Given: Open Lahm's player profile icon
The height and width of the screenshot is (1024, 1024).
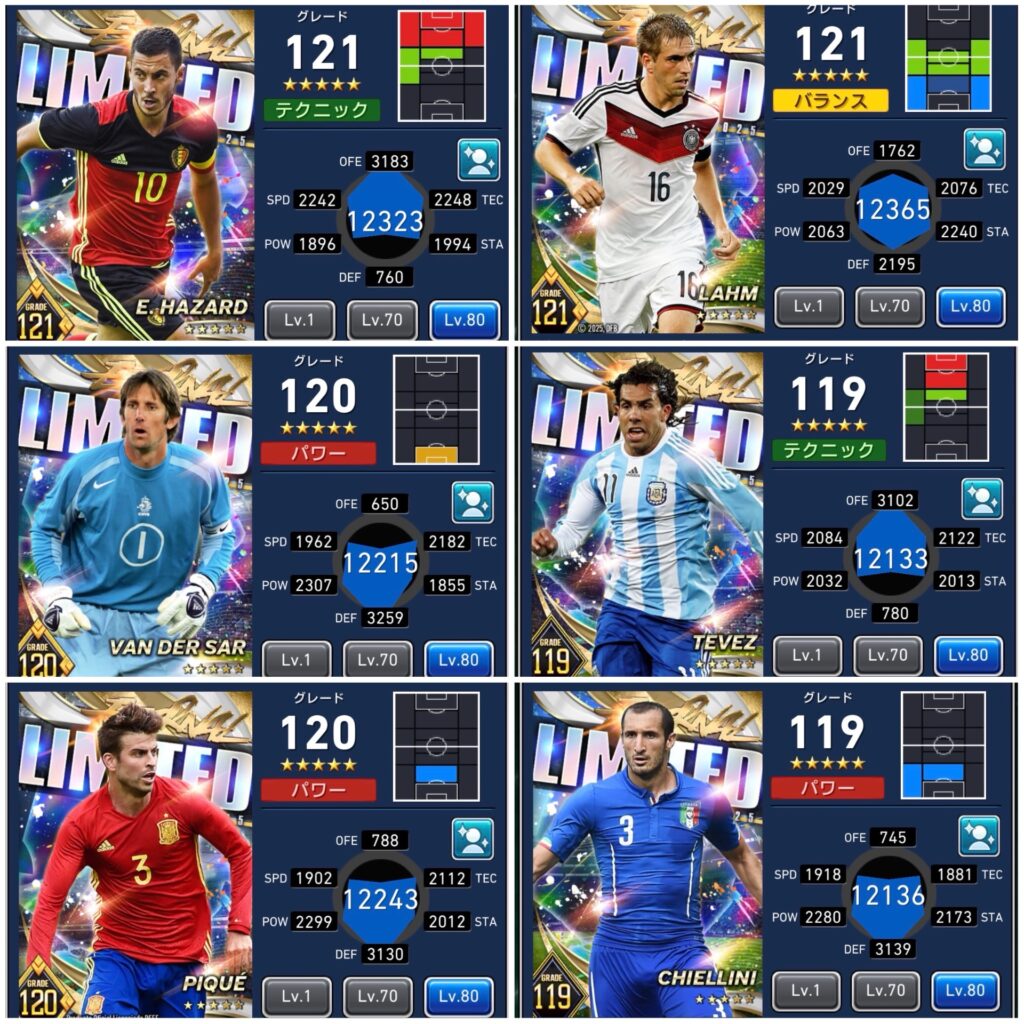Looking at the screenshot, I should click(984, 149).
